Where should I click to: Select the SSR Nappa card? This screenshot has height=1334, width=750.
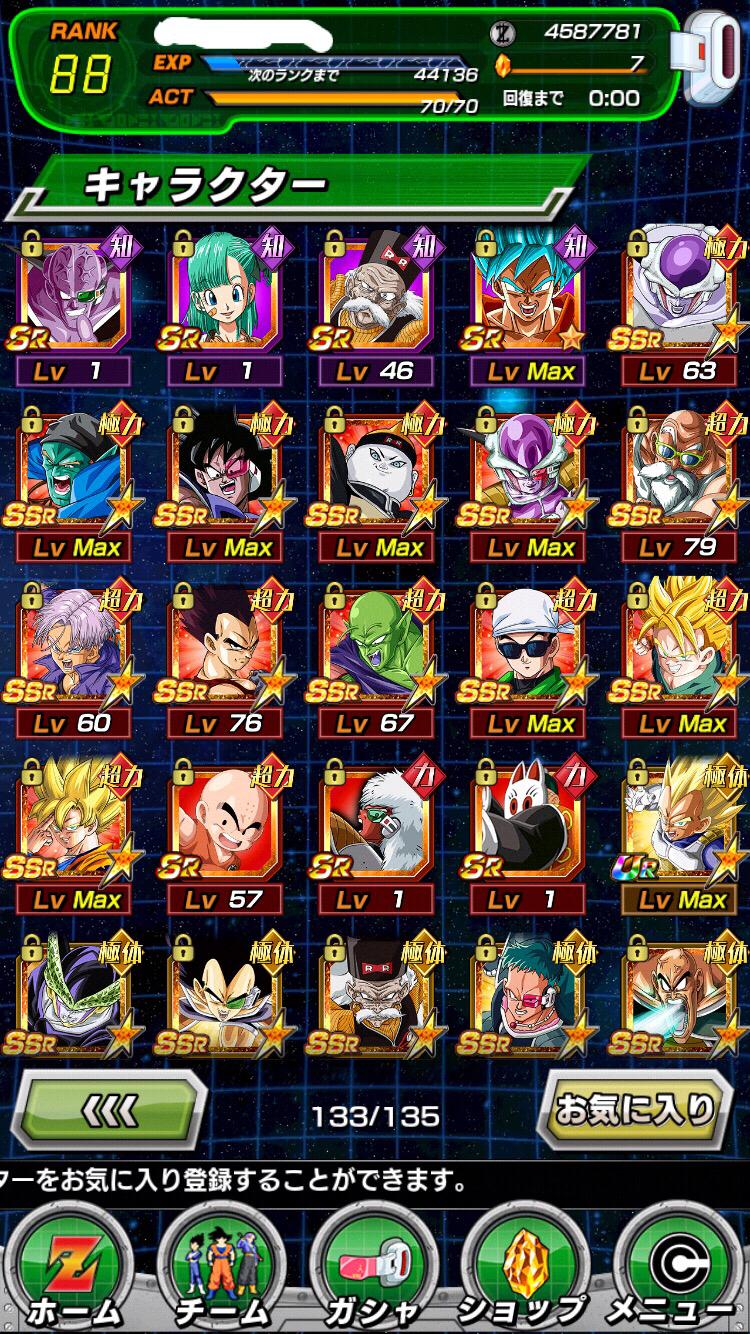pos(680,995)
